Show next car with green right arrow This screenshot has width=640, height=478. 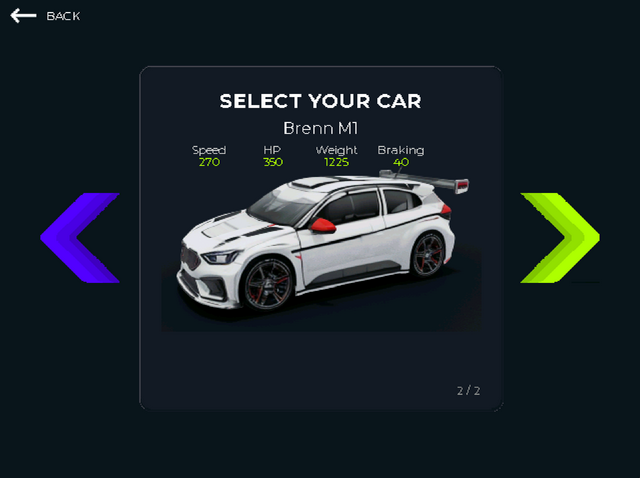point(560,238)
